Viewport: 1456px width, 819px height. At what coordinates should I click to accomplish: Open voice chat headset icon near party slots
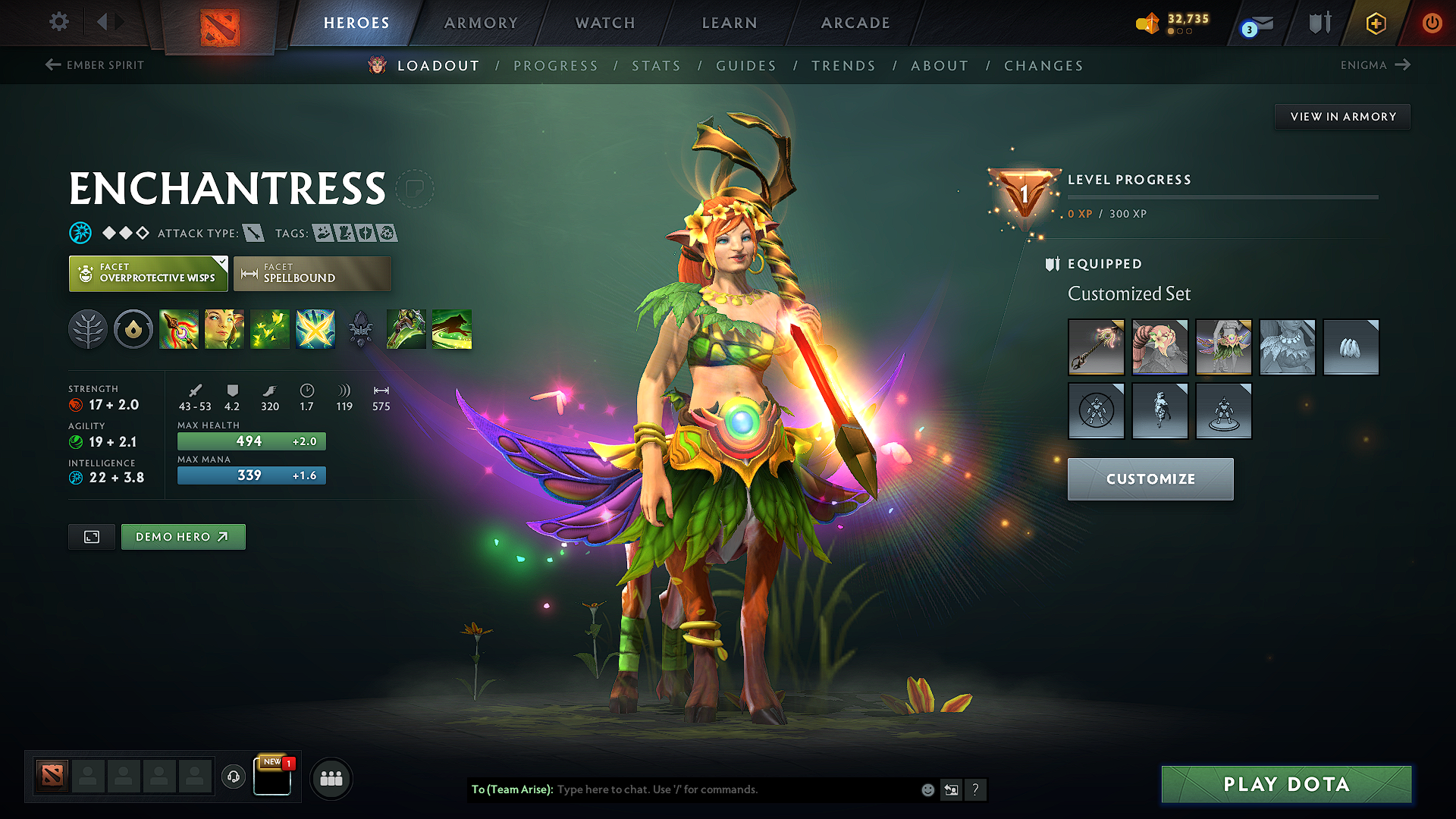(233, 777)
